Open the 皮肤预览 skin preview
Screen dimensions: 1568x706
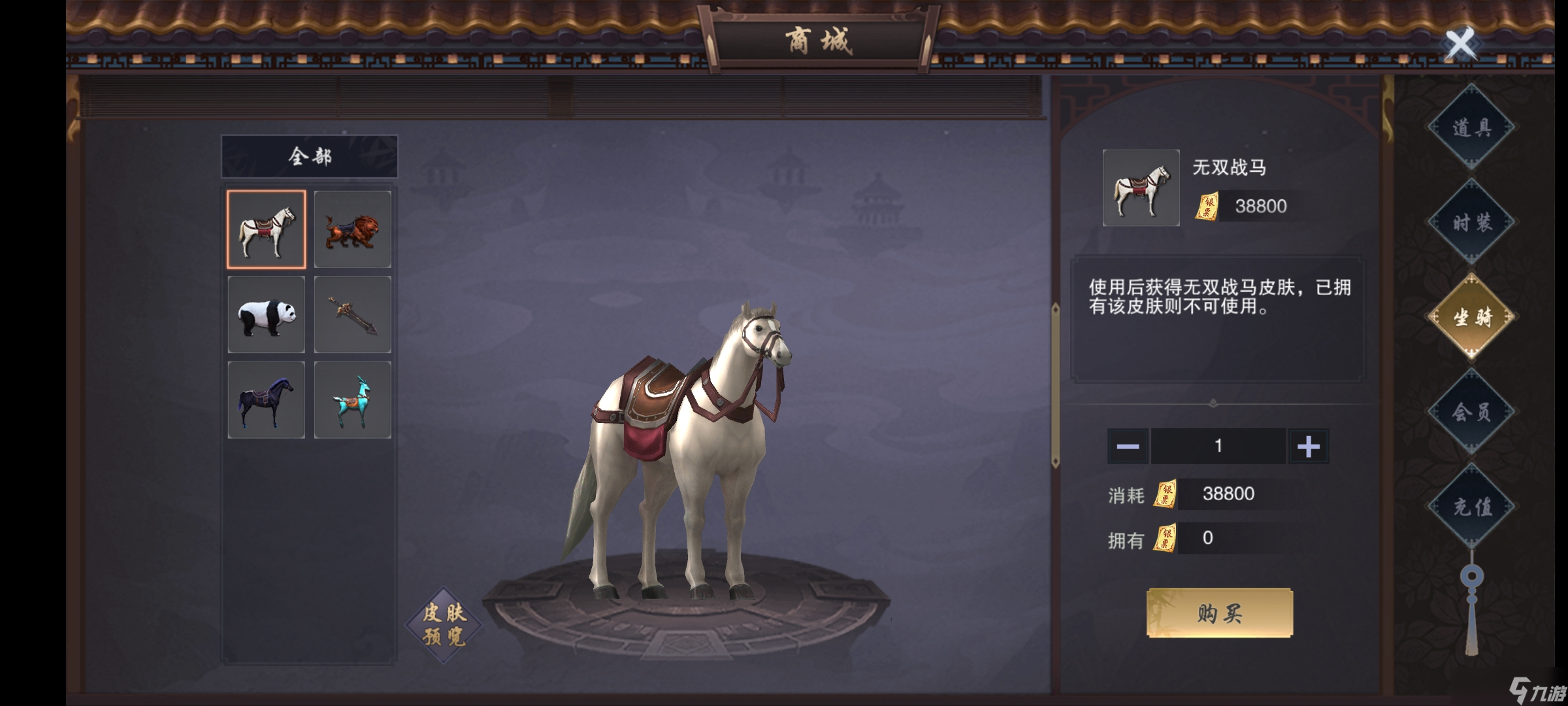(444, 625)
